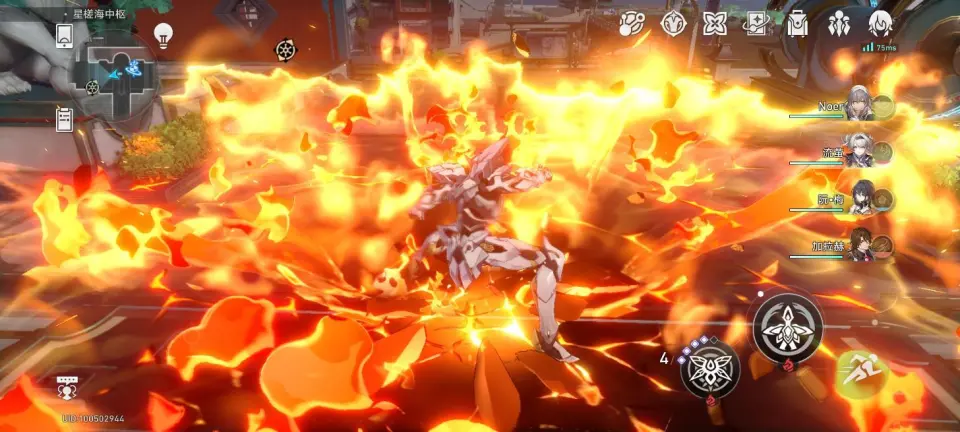Switch to party member 阮•梅
This screenshot has height=432, width=960.
(861, 199)
